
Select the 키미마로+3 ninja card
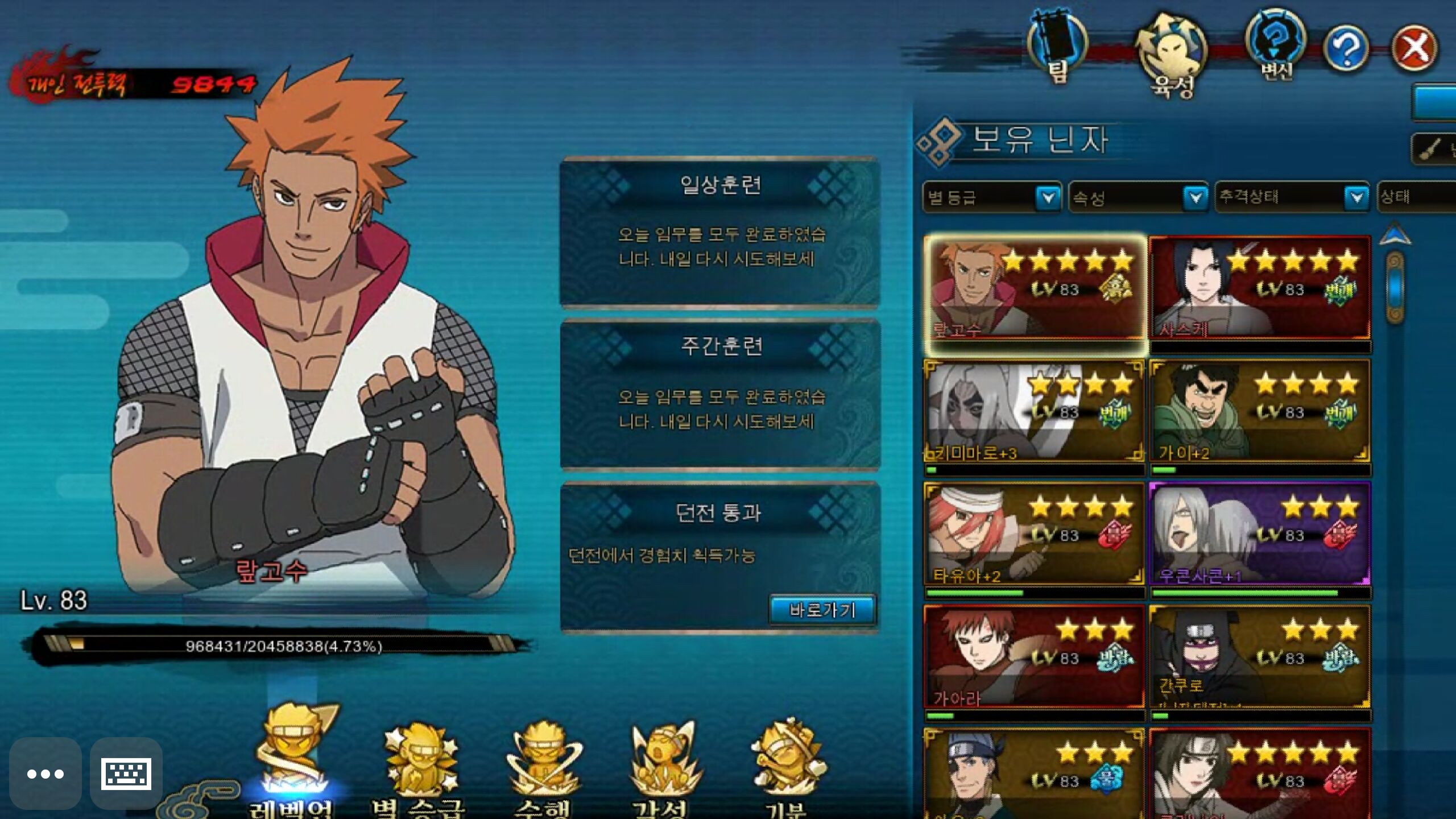1034,411
